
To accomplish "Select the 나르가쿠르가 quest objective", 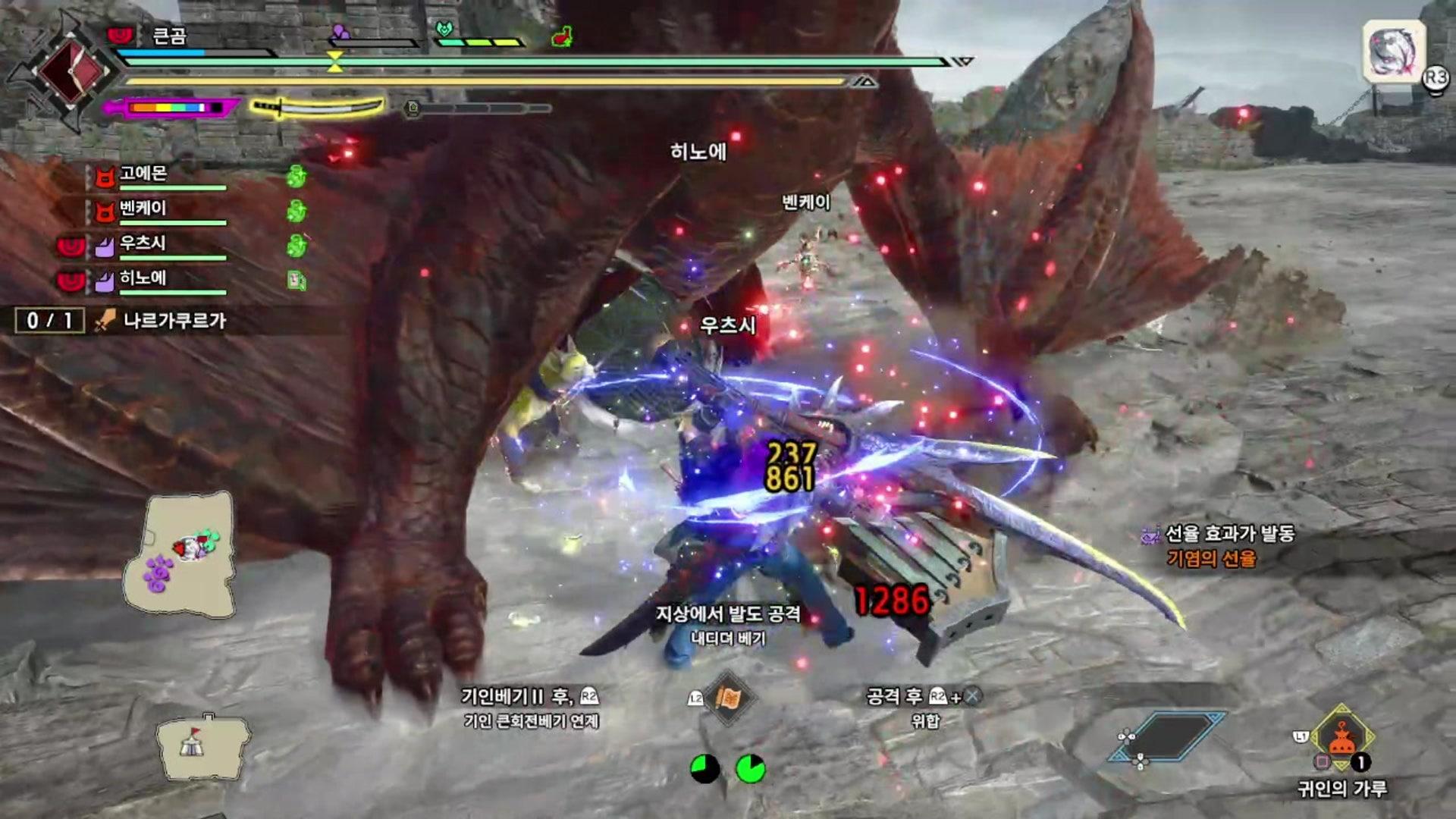I will pos(174,321).
